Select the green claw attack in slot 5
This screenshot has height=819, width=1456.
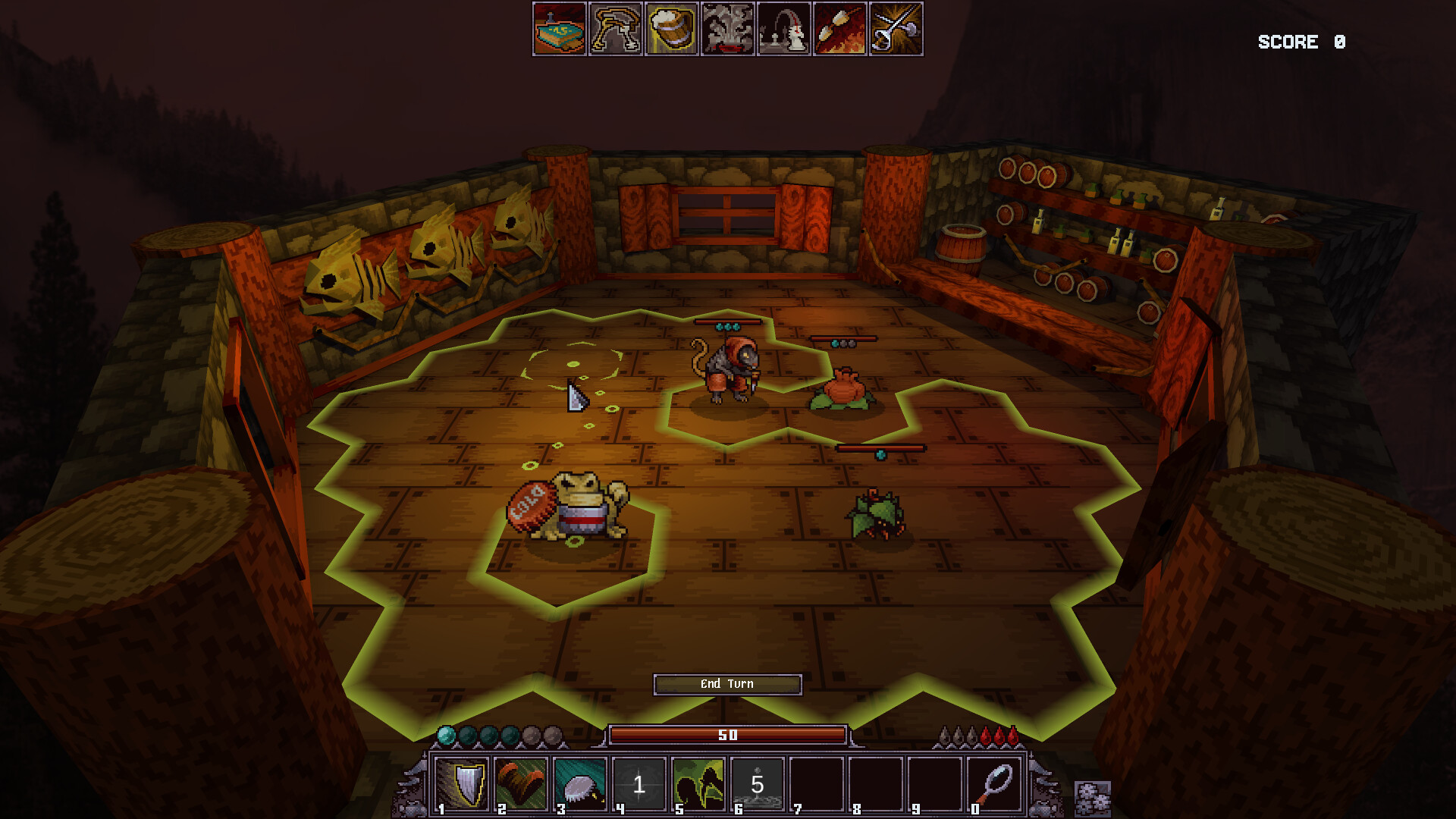pos(699,785)
